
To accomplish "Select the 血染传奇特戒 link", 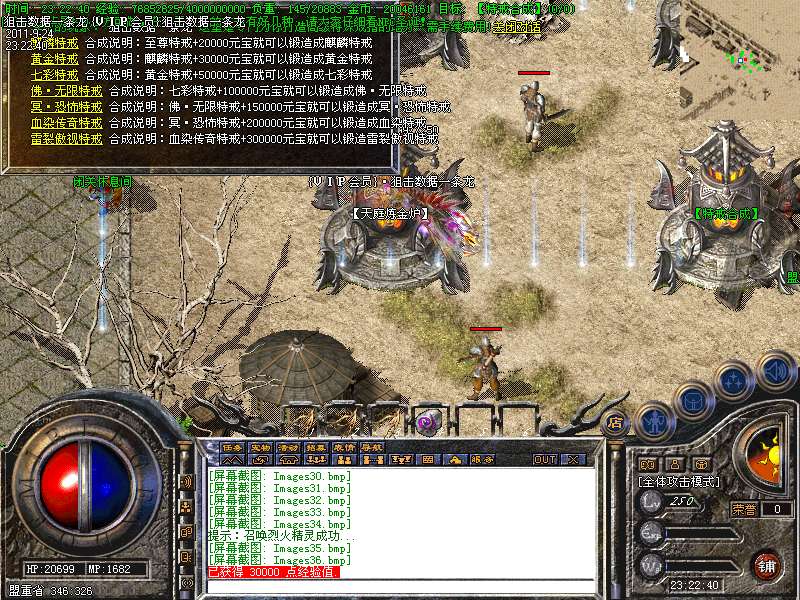I will click(x=67, y=122).
